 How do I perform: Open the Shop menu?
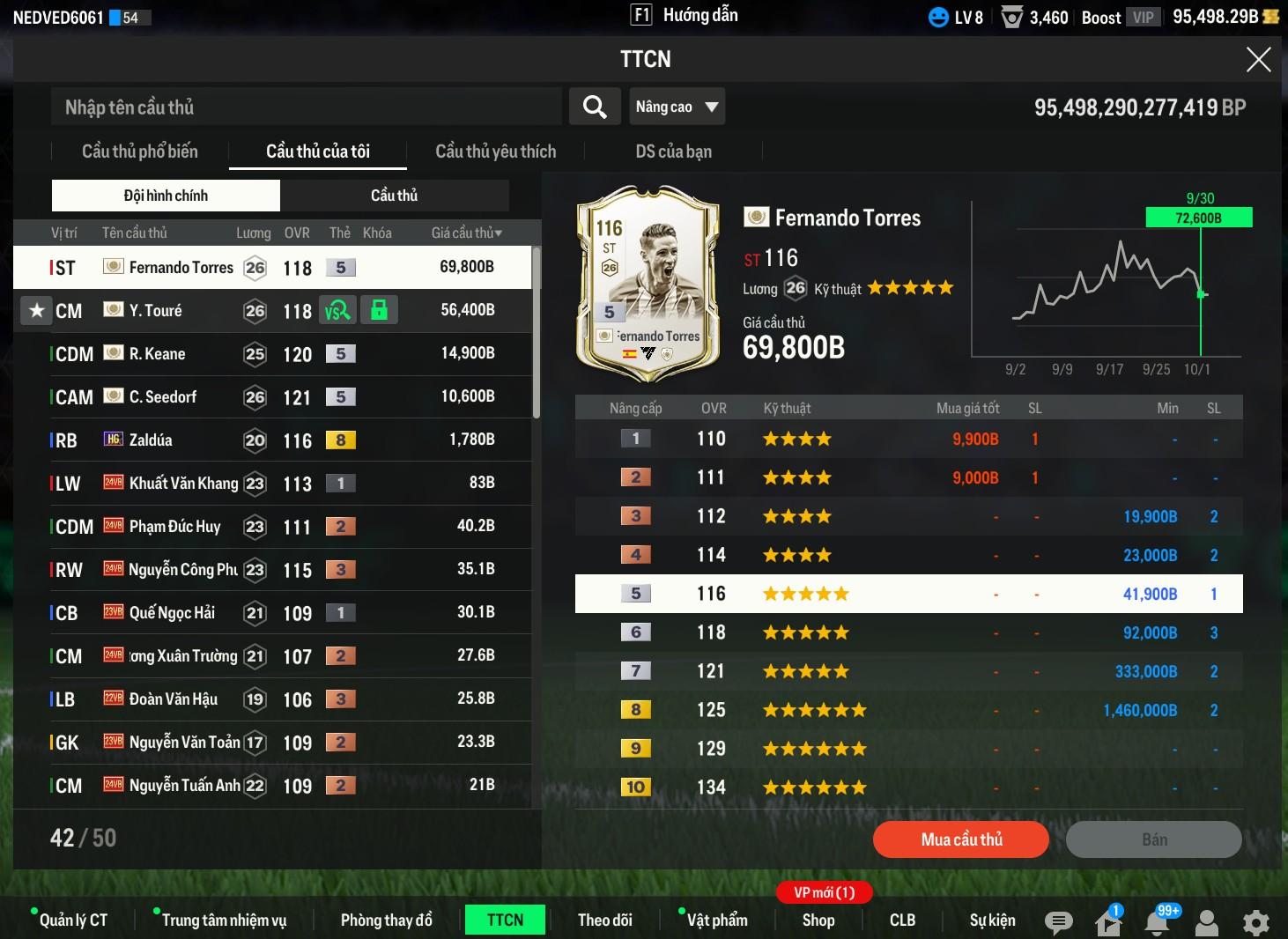818,921
